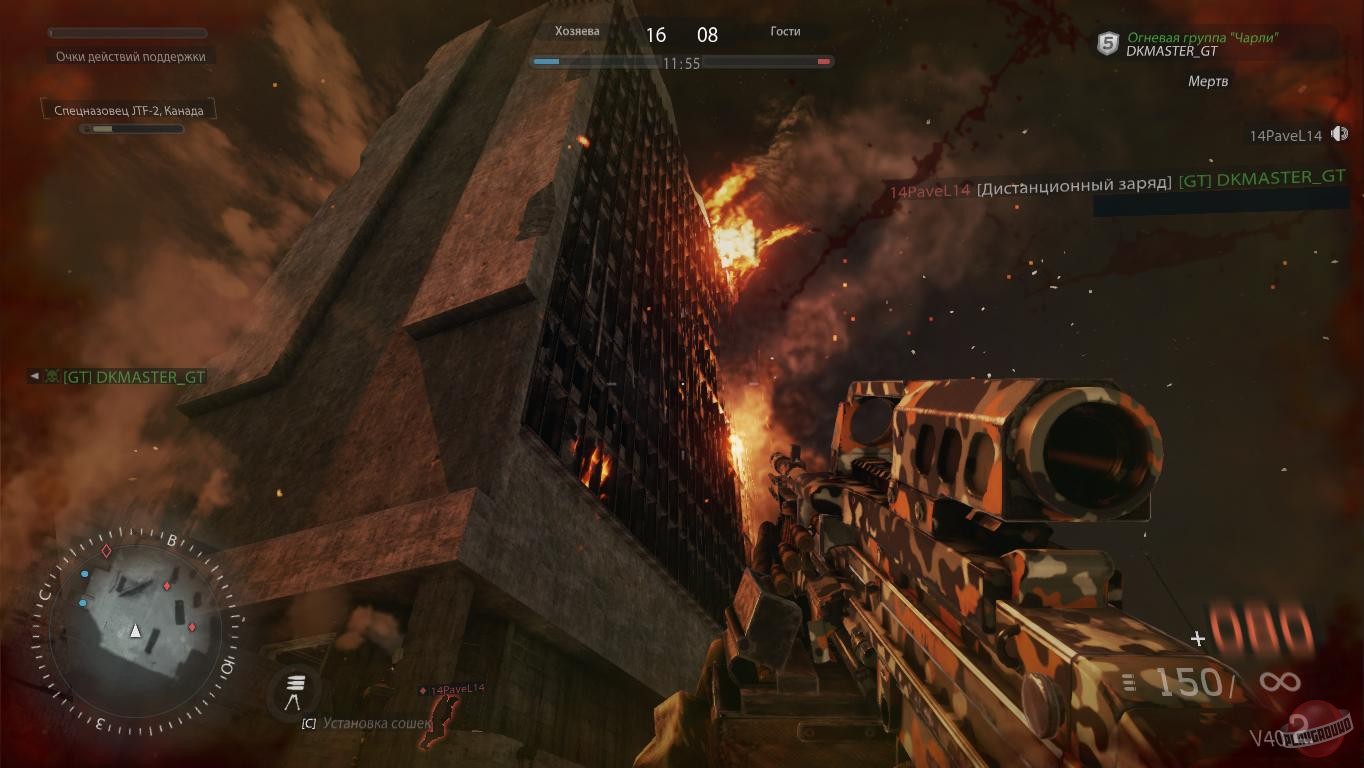
Task: Open the Спецназовец JTF-2, Канада class label
Action: [x=128, y=109]
